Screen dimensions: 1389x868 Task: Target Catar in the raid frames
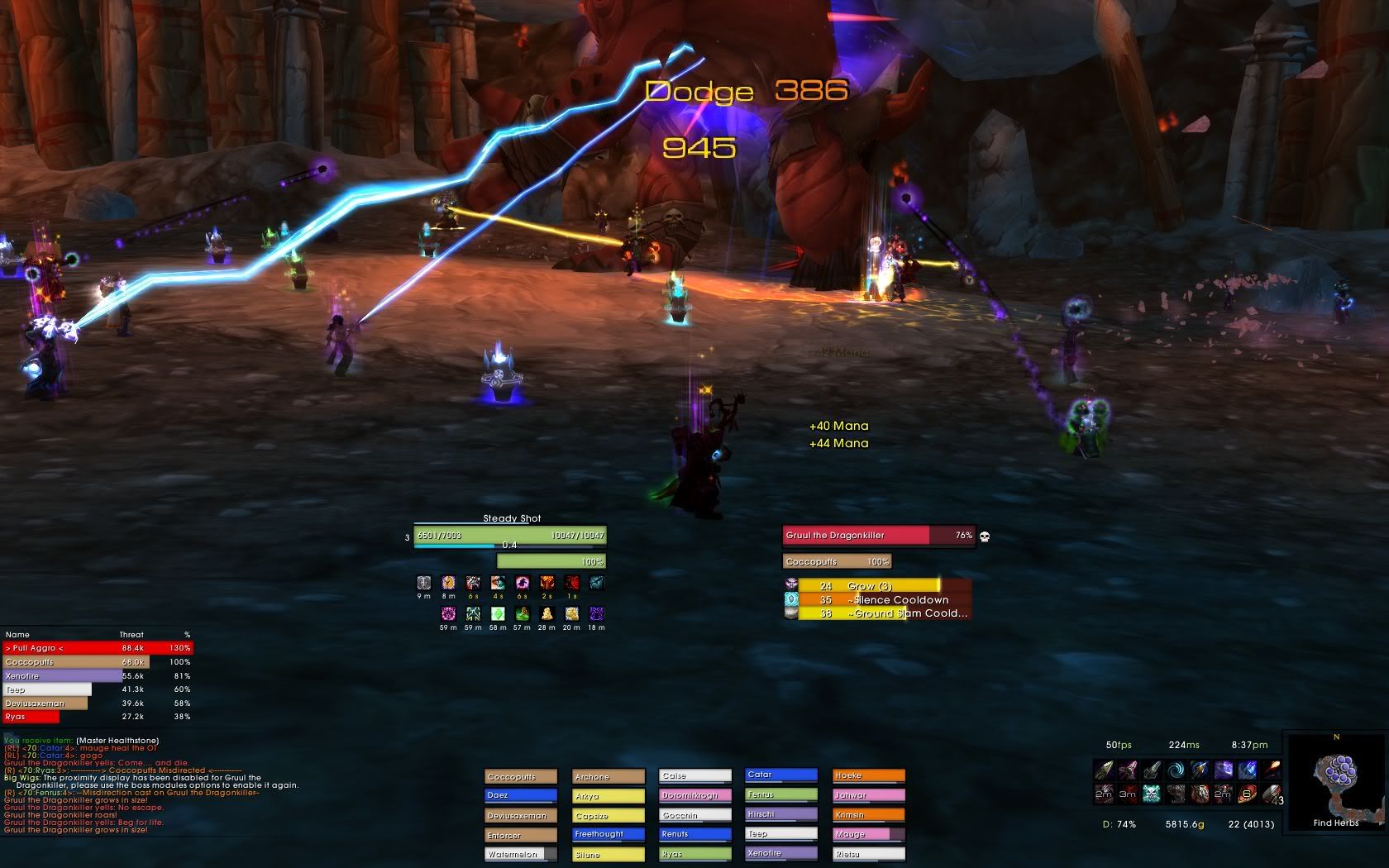coord(781,775)
